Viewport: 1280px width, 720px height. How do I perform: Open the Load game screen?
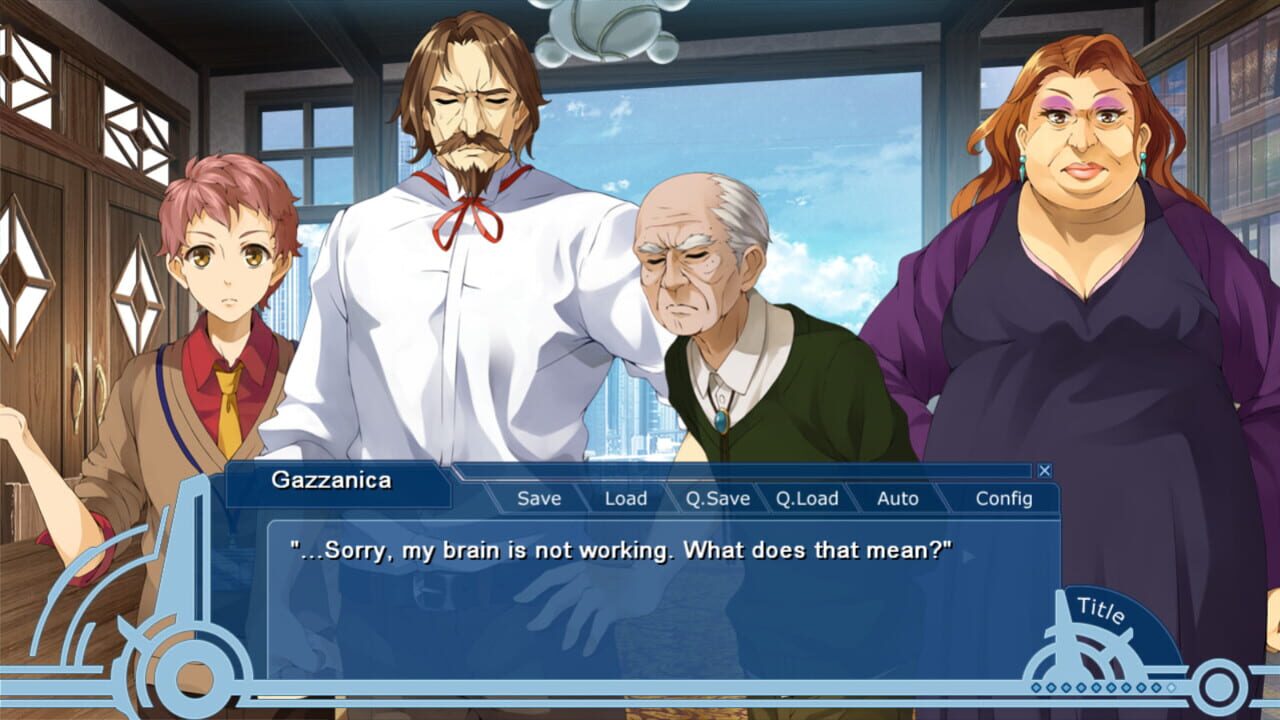(x=626, y=498)
